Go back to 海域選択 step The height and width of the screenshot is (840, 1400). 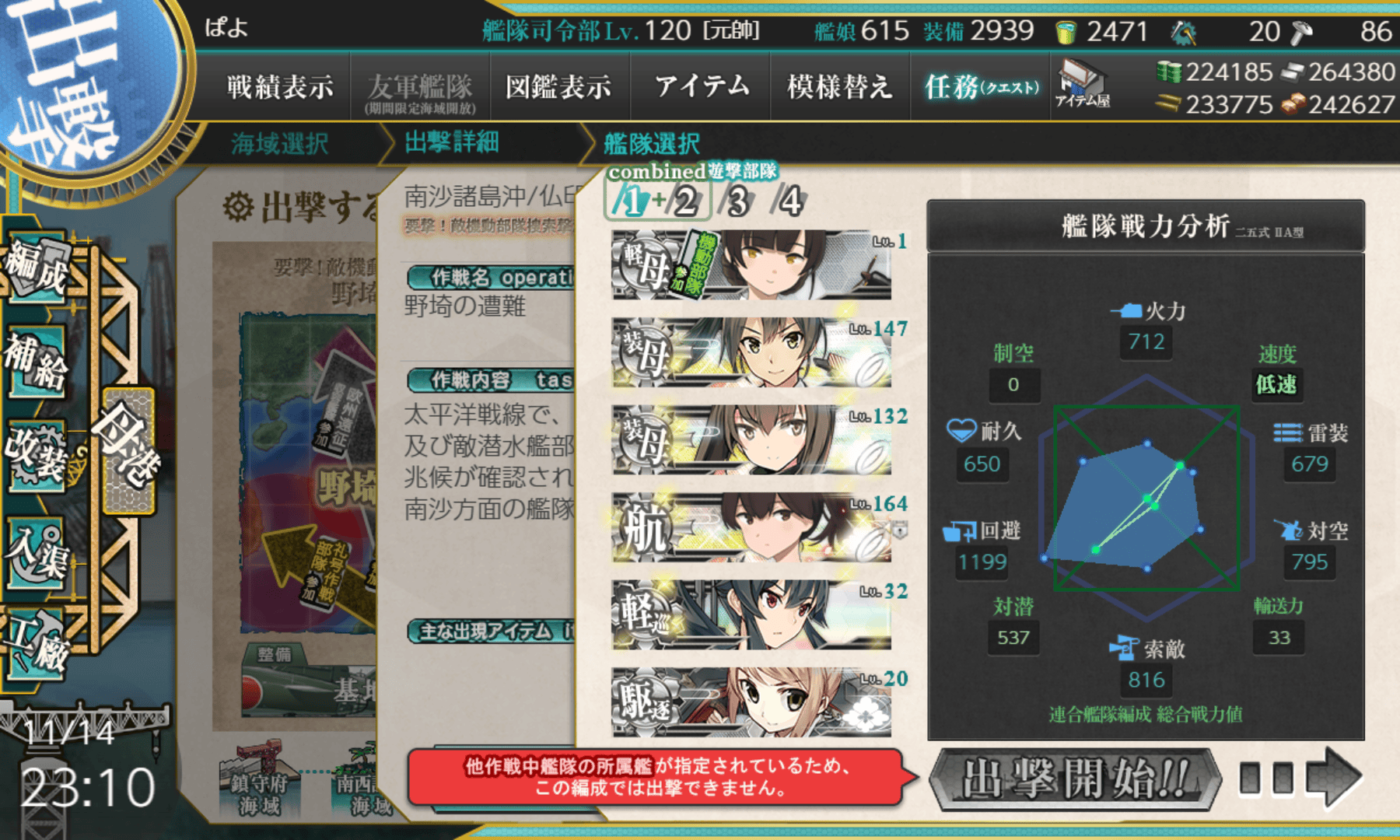click(x=280, y=144)
